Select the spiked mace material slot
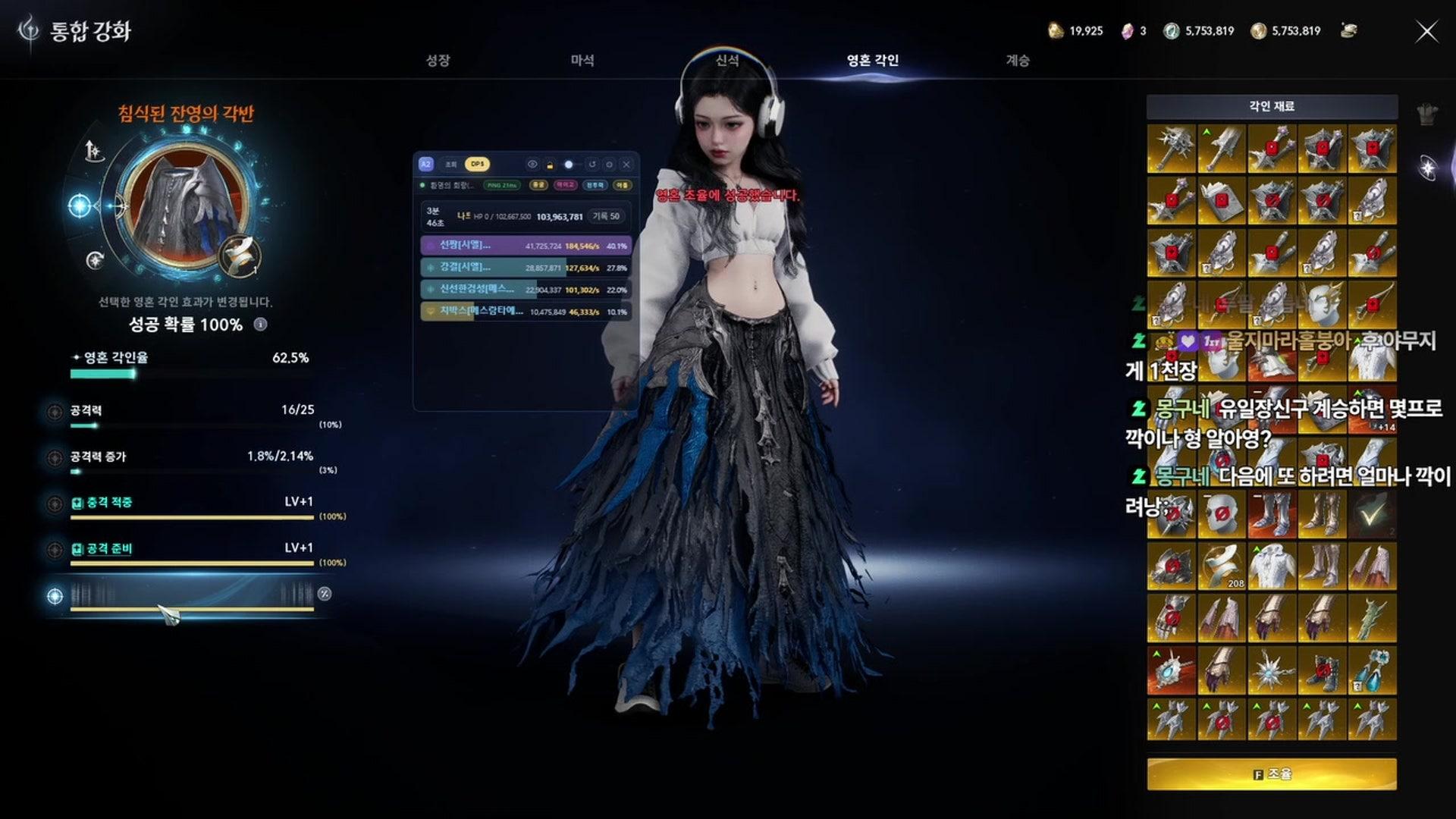Viewport: 1456px width, 819px height. [x=1171, y=149]
